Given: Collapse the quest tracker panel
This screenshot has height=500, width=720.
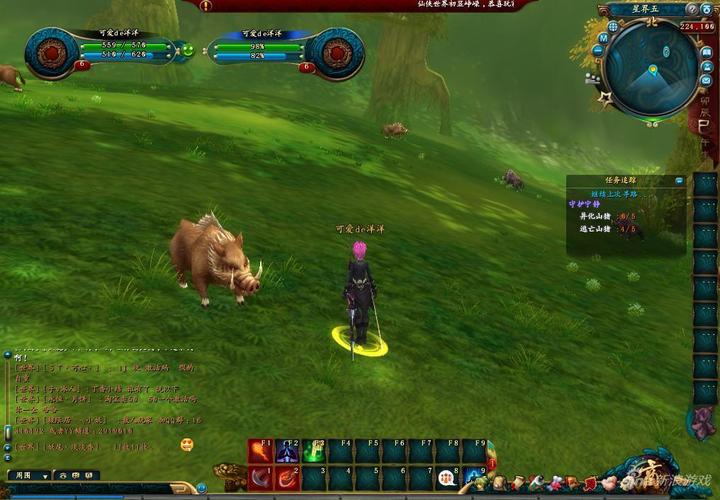Looking at the screenshot, I should (679, 180).
